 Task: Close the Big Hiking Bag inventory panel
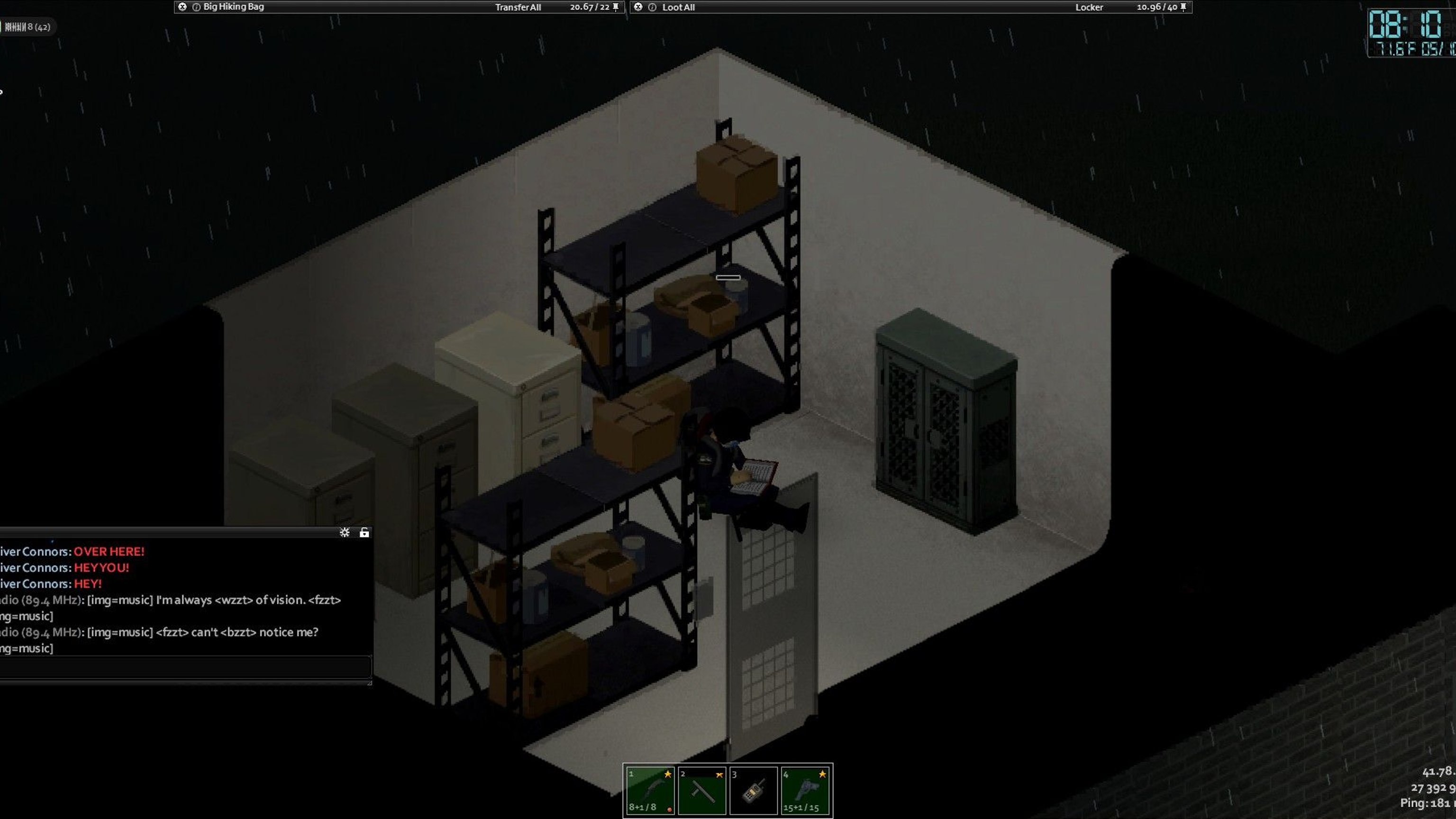pyautogui.click(x=182, y=7)
